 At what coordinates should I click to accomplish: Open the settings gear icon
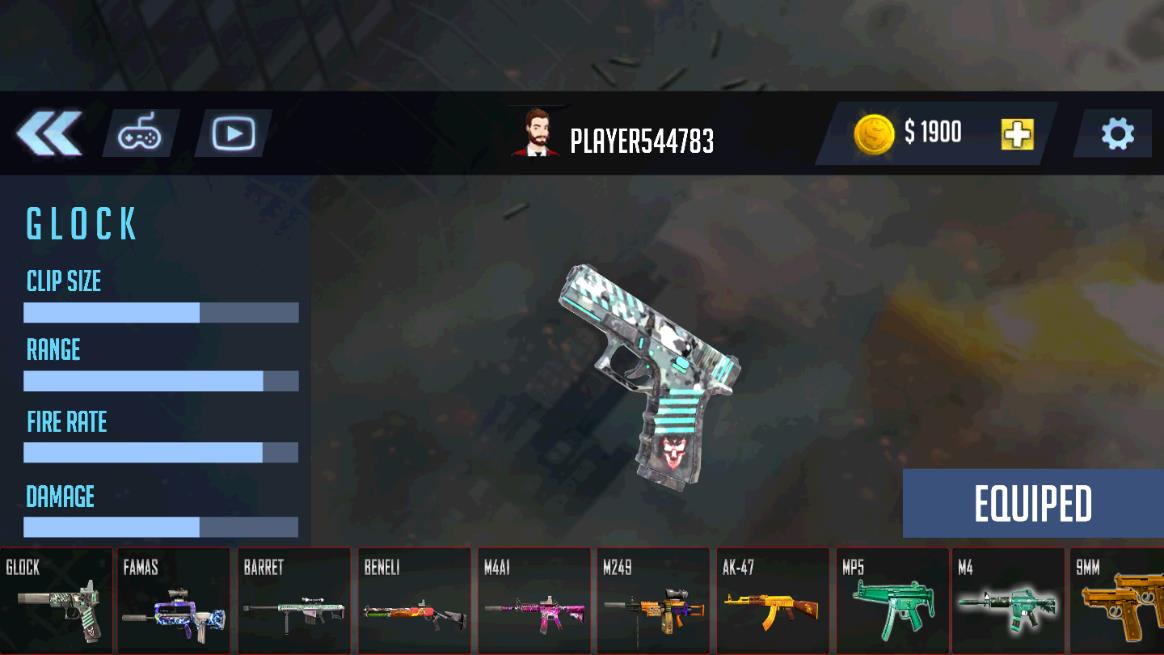point(1117,134)
